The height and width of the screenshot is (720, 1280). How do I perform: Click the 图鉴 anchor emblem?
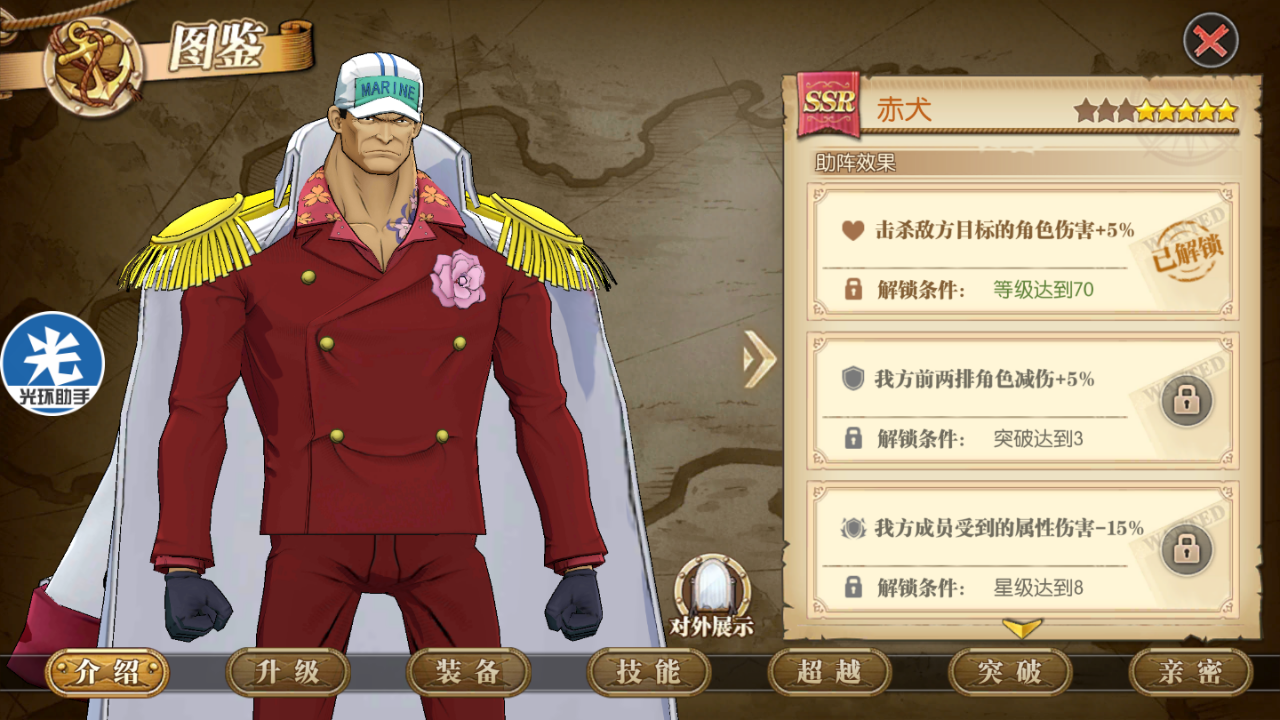point(93,65)
